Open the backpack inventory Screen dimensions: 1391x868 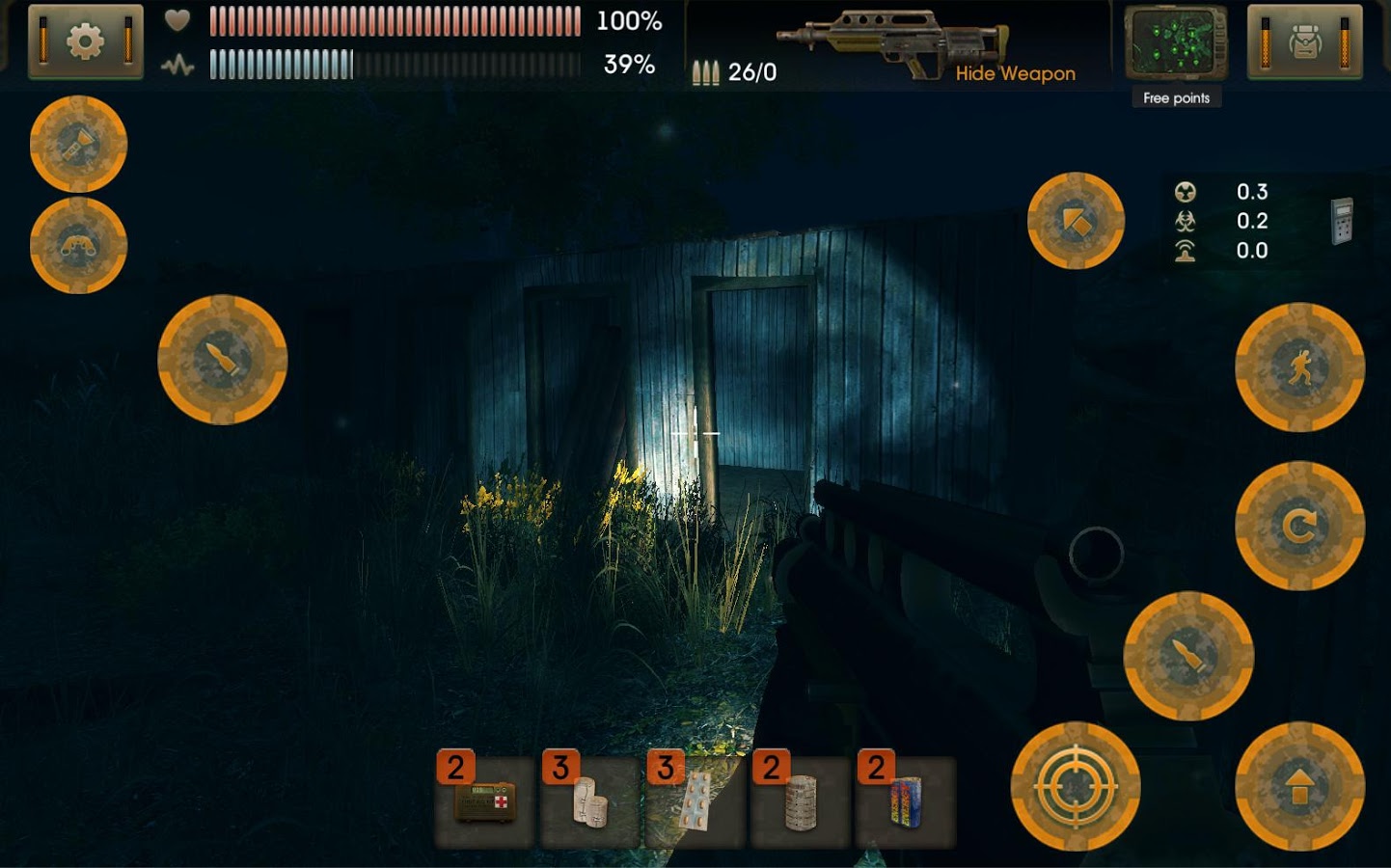tap(1304, 41)
